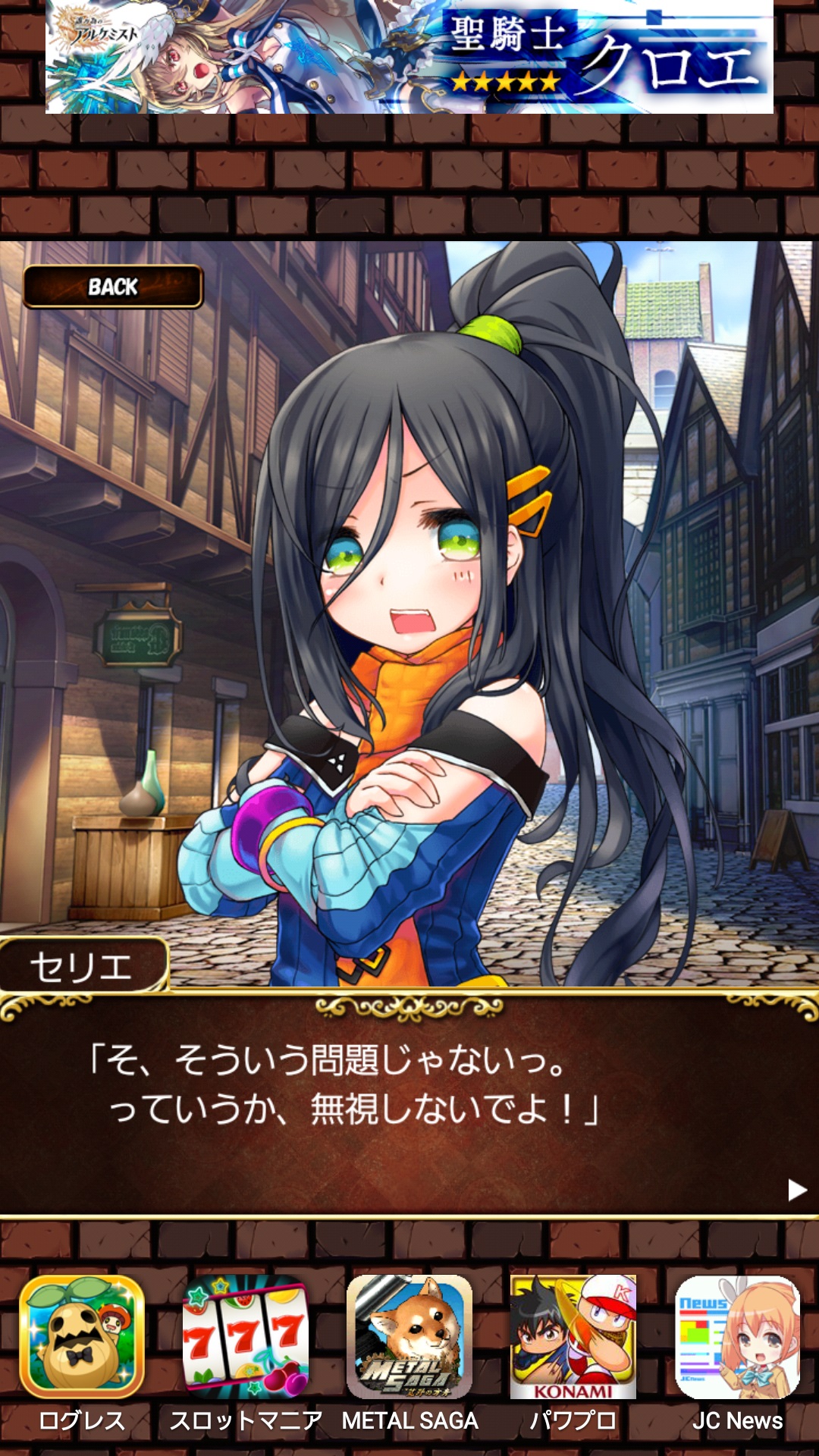Tap the スロットマニア 777 icon

tap(246, 1337)
